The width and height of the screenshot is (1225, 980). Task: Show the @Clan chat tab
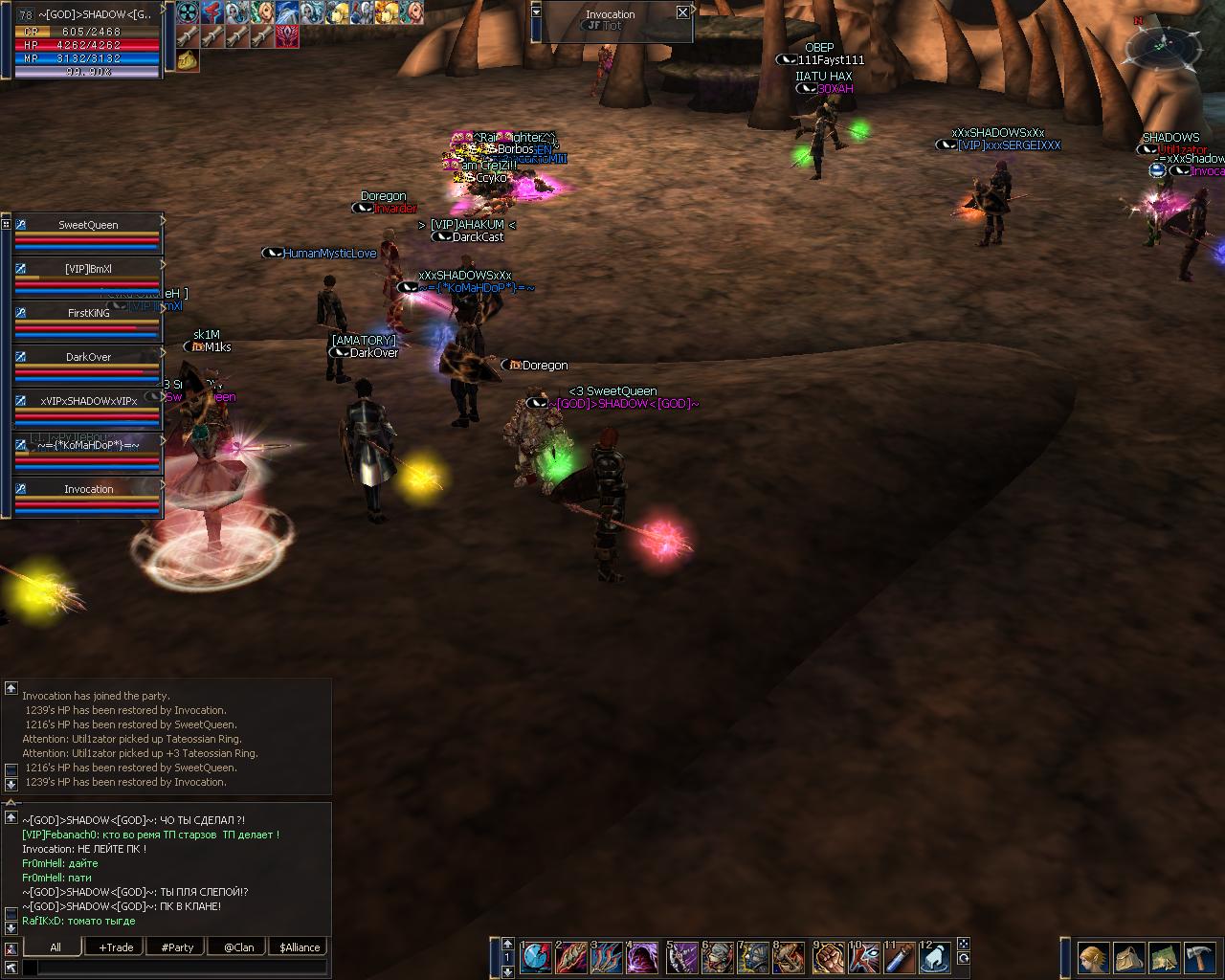pyautogui.click(x=238, y=947)
